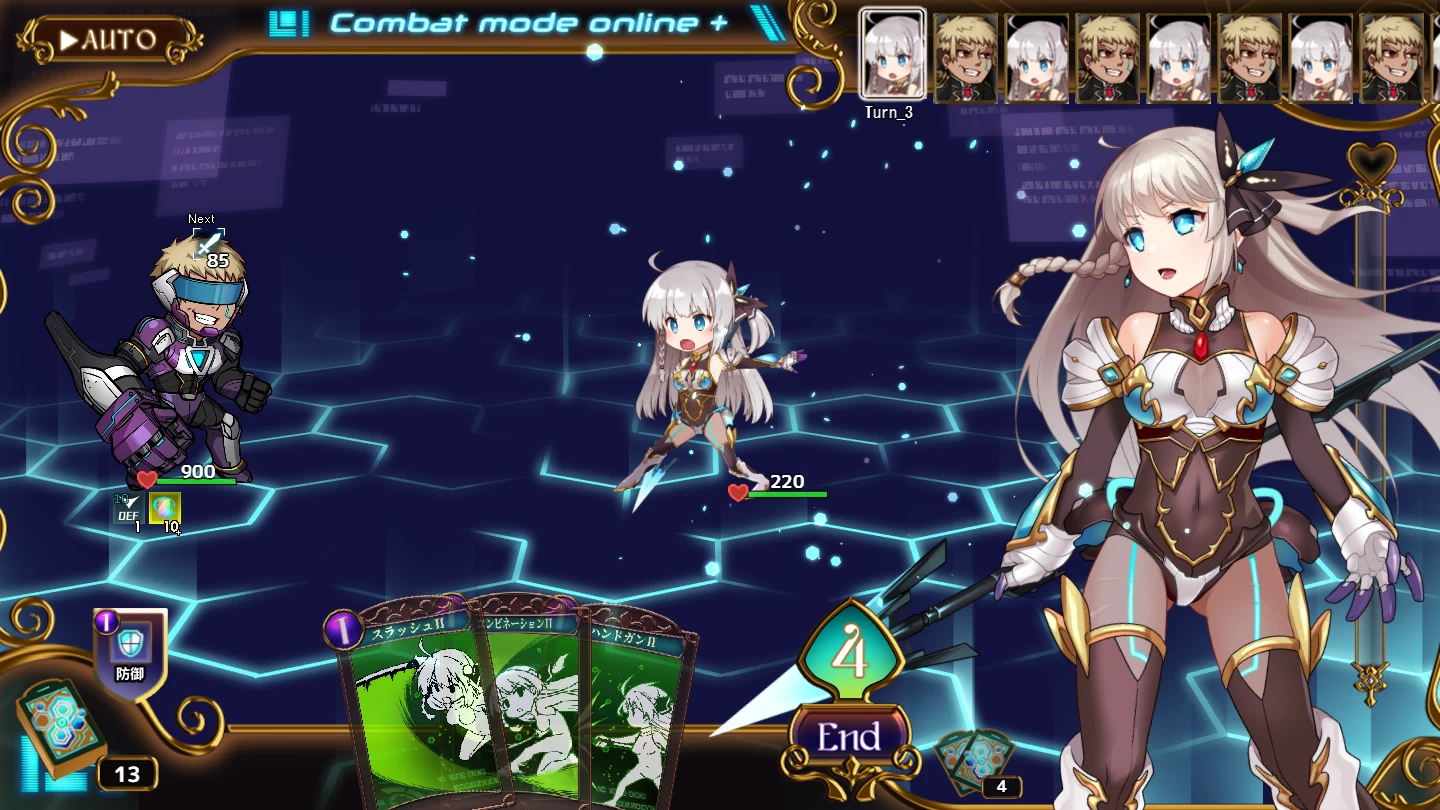1440x810 pixels.
Task: Select the Turn_3 label
Action: coord(889,113)
